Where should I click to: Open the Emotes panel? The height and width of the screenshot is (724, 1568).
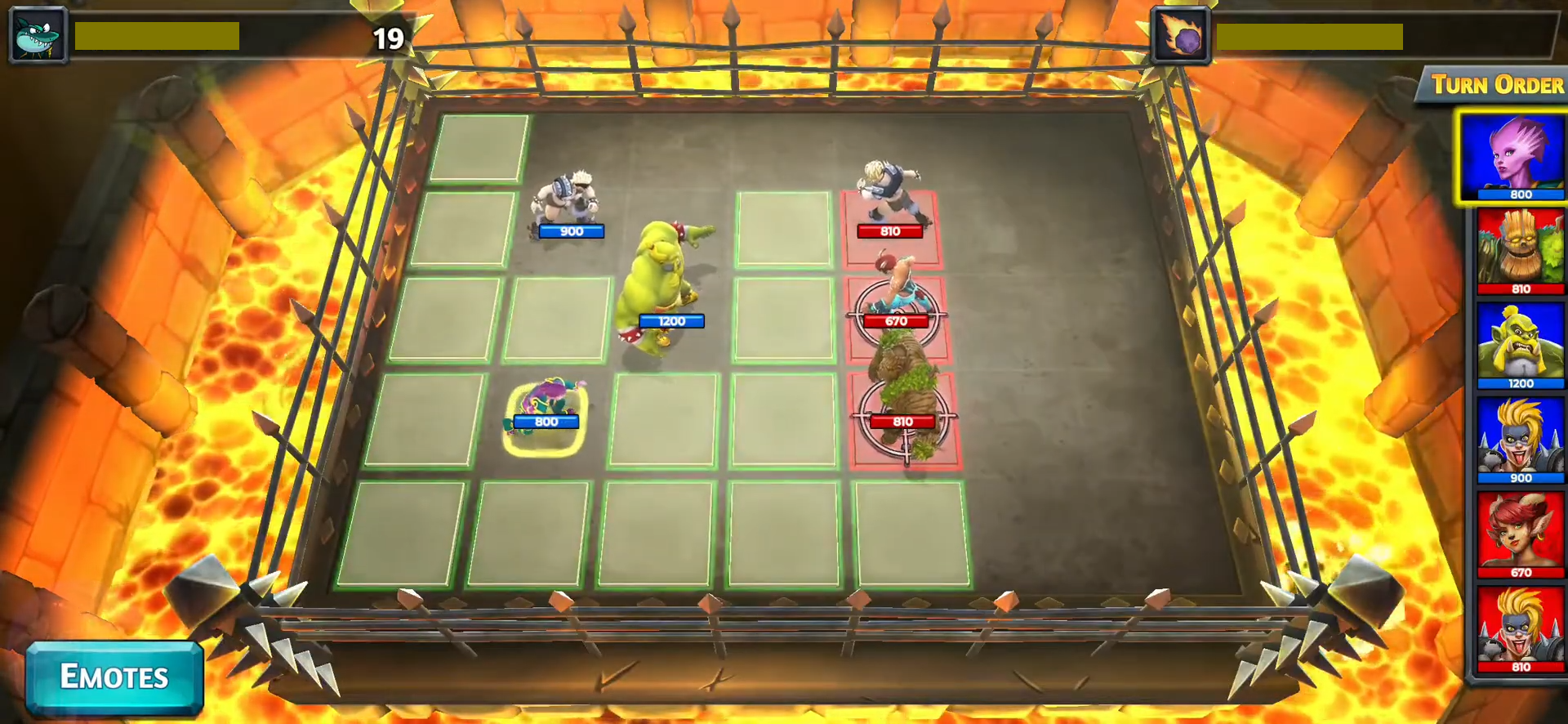(x=114, y=677)
